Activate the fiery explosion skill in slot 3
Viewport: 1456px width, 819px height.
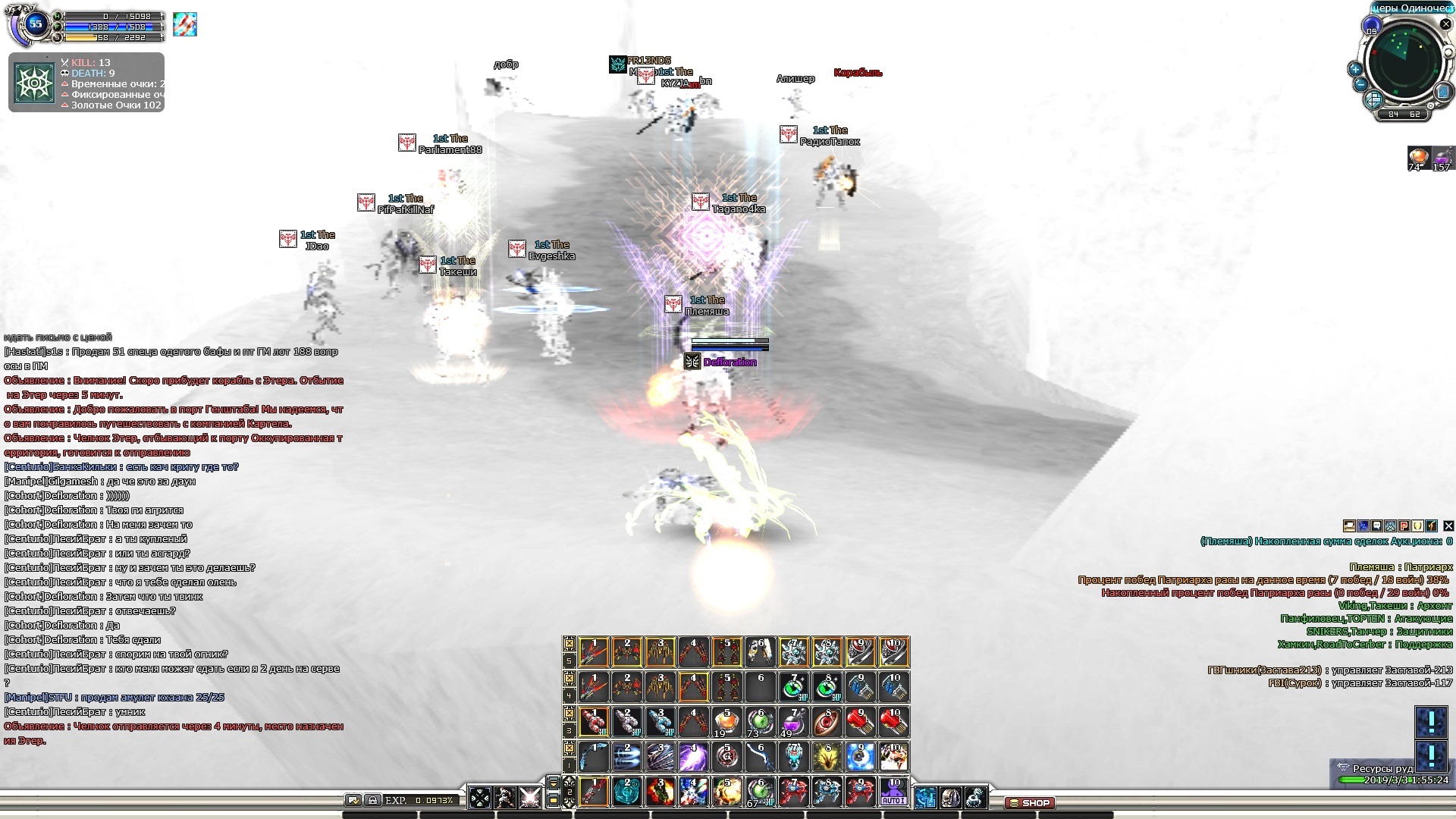[660, 792]
